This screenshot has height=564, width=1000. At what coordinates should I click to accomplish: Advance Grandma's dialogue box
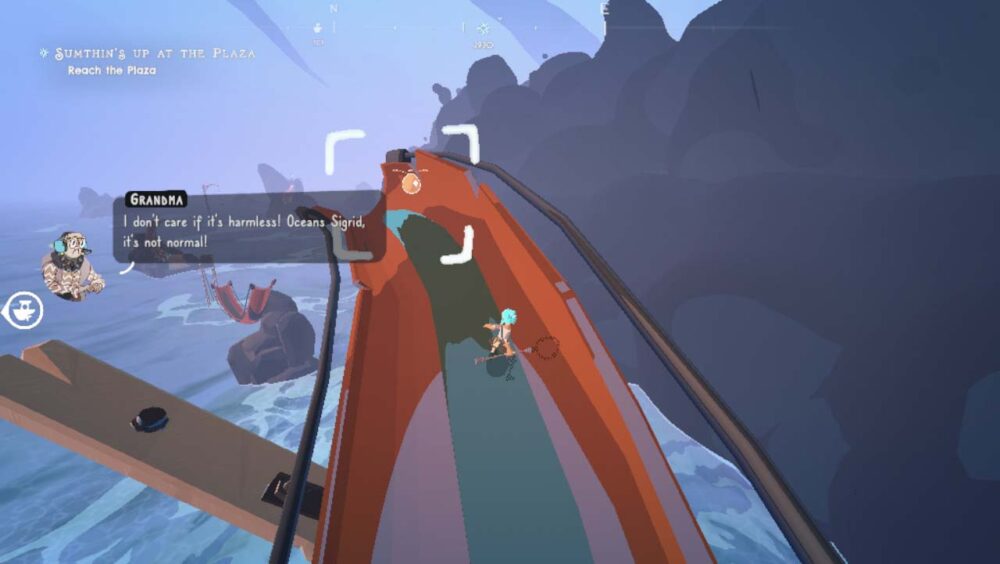pos(247,226)
